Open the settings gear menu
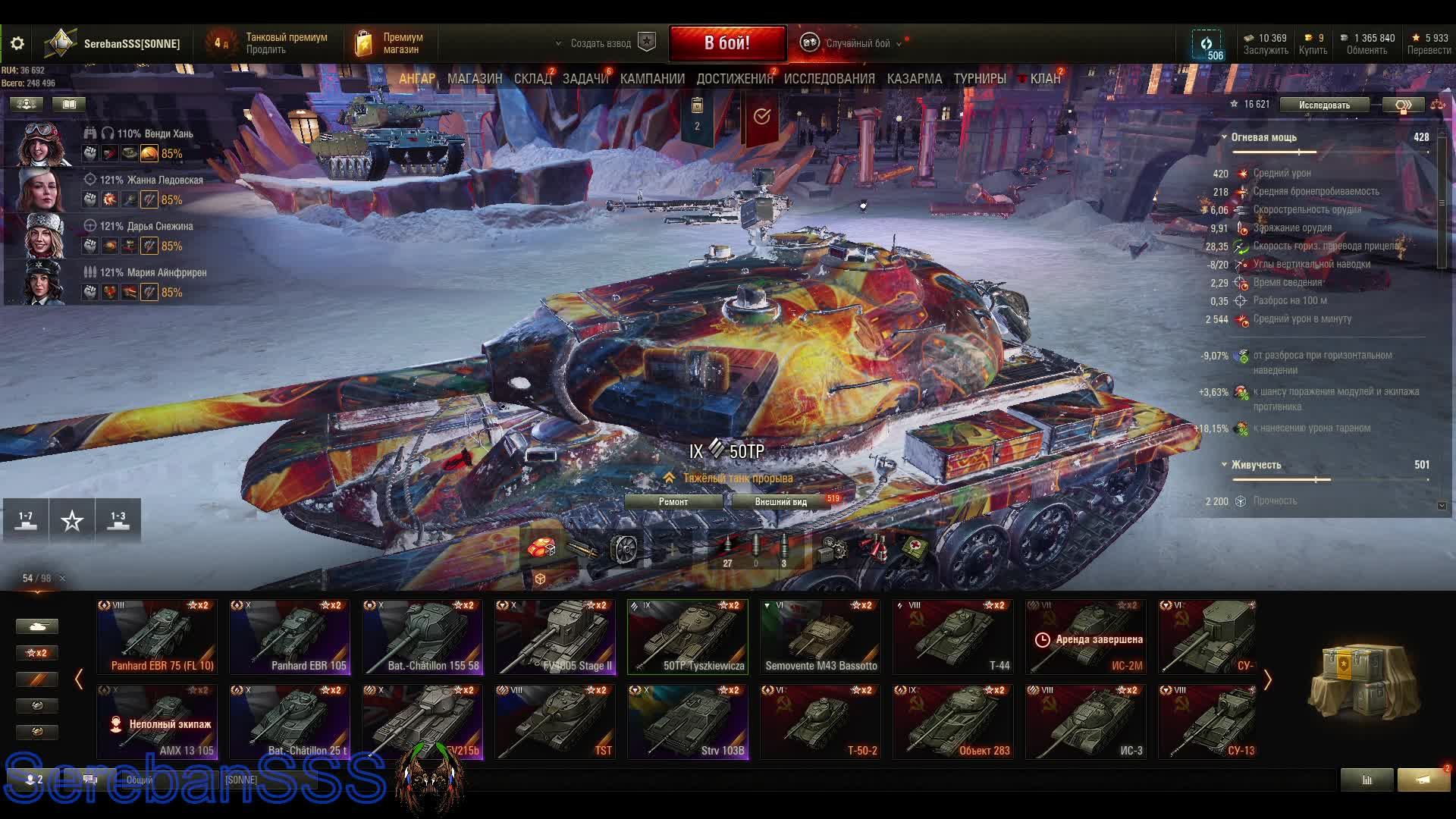Viewport: 1456px width, 819px height. pyautogui.click(x=17, y=43)
